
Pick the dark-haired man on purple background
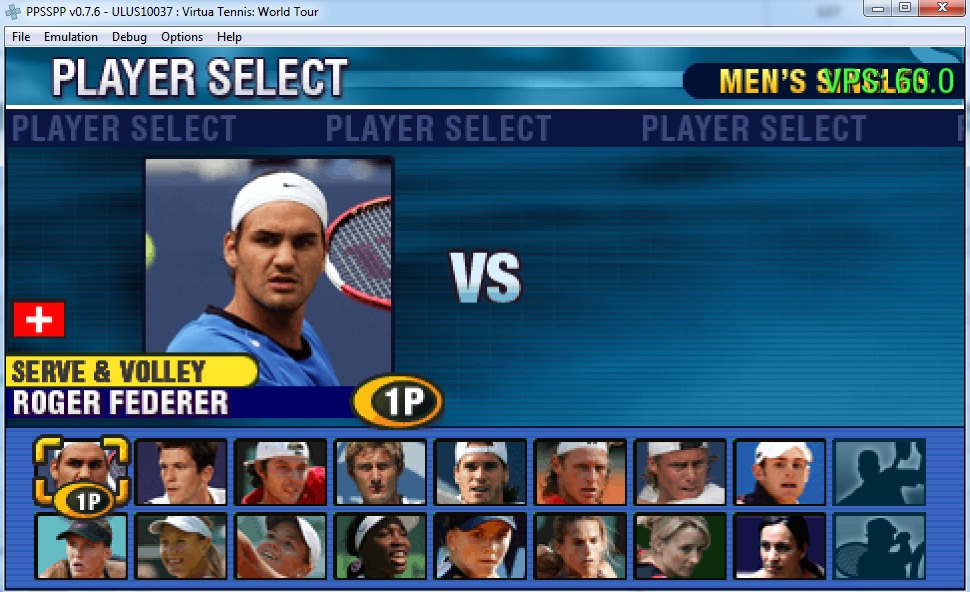point(181,471)
